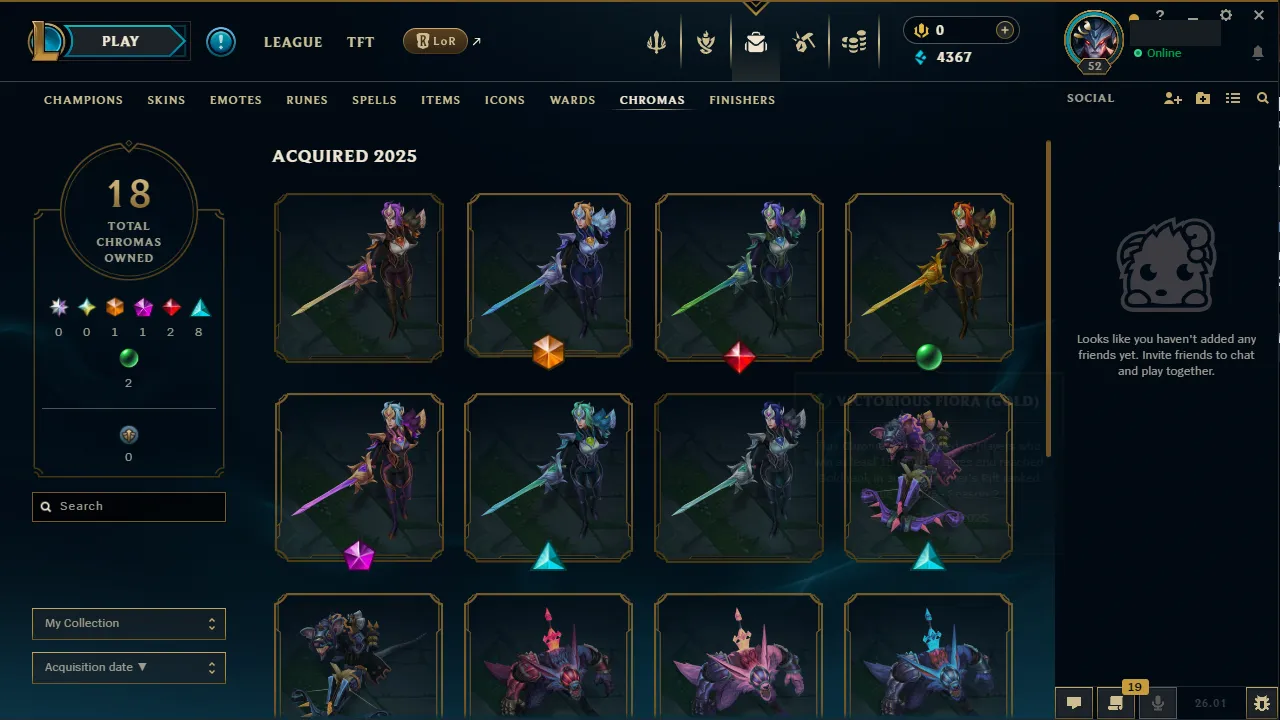Mute your microphone
1280x720 pixels.
point(1157,703)
